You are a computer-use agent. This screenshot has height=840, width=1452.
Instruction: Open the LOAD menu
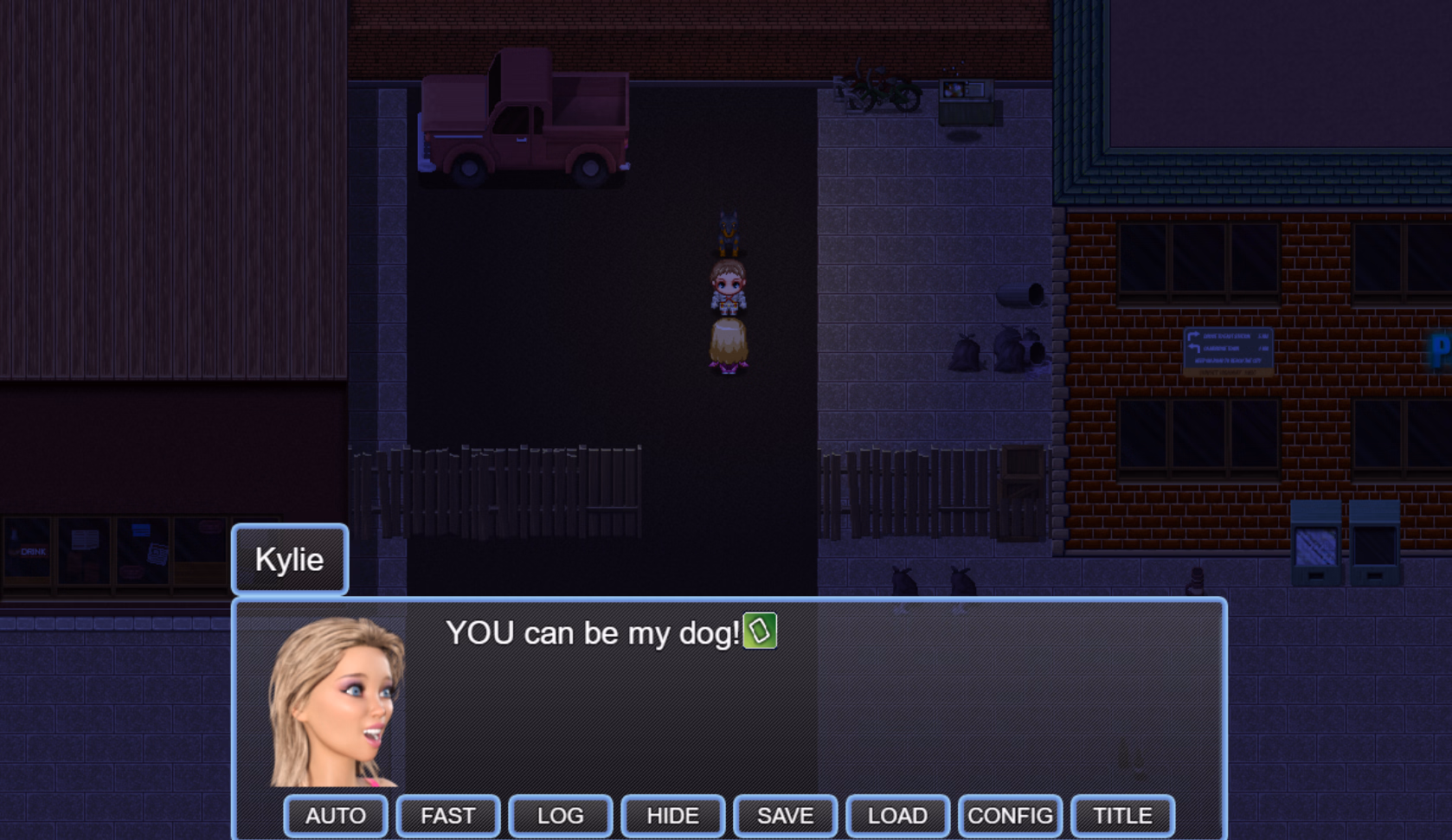coord(898,816)
